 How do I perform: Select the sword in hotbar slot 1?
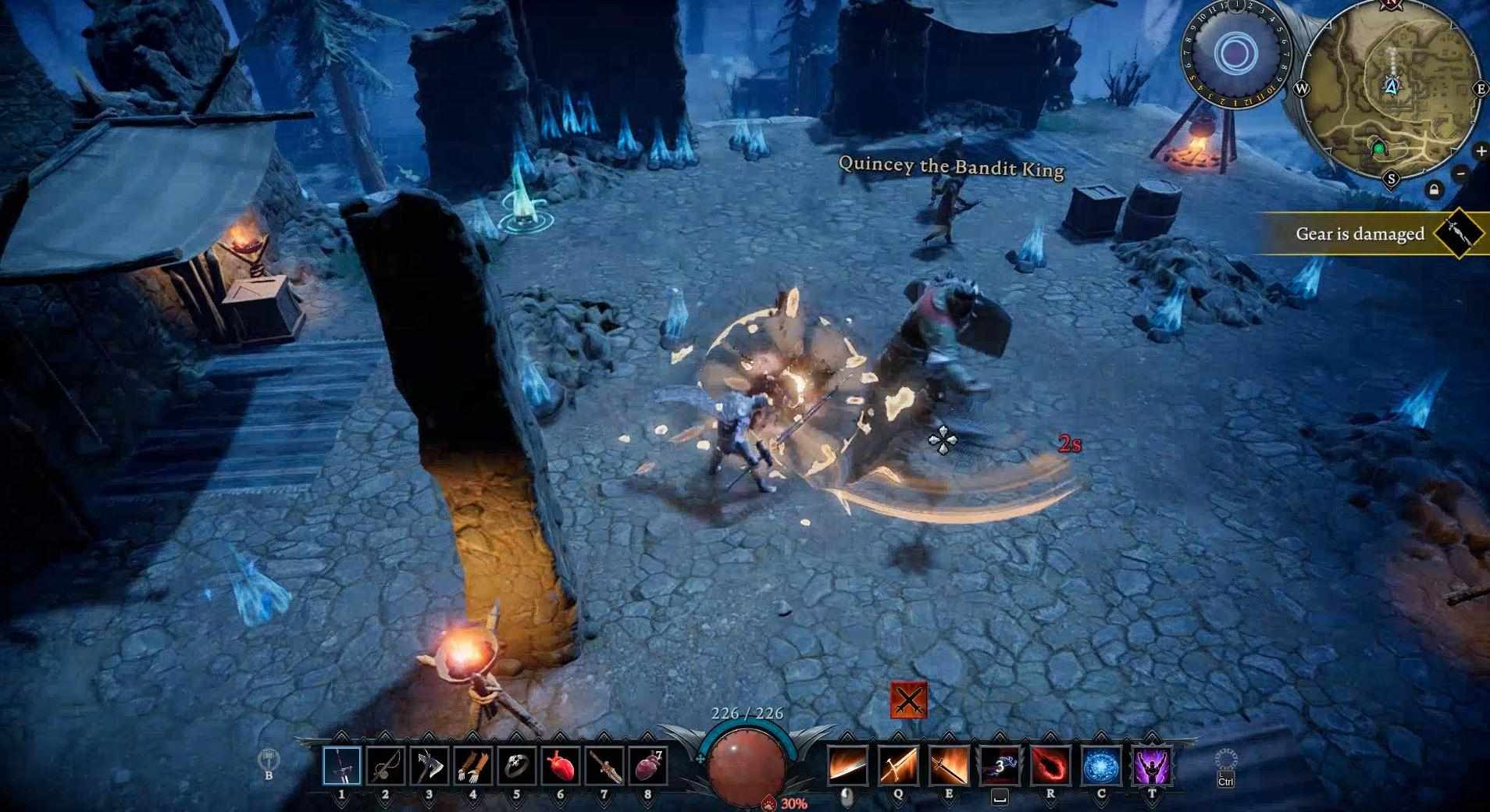point(341,766)
